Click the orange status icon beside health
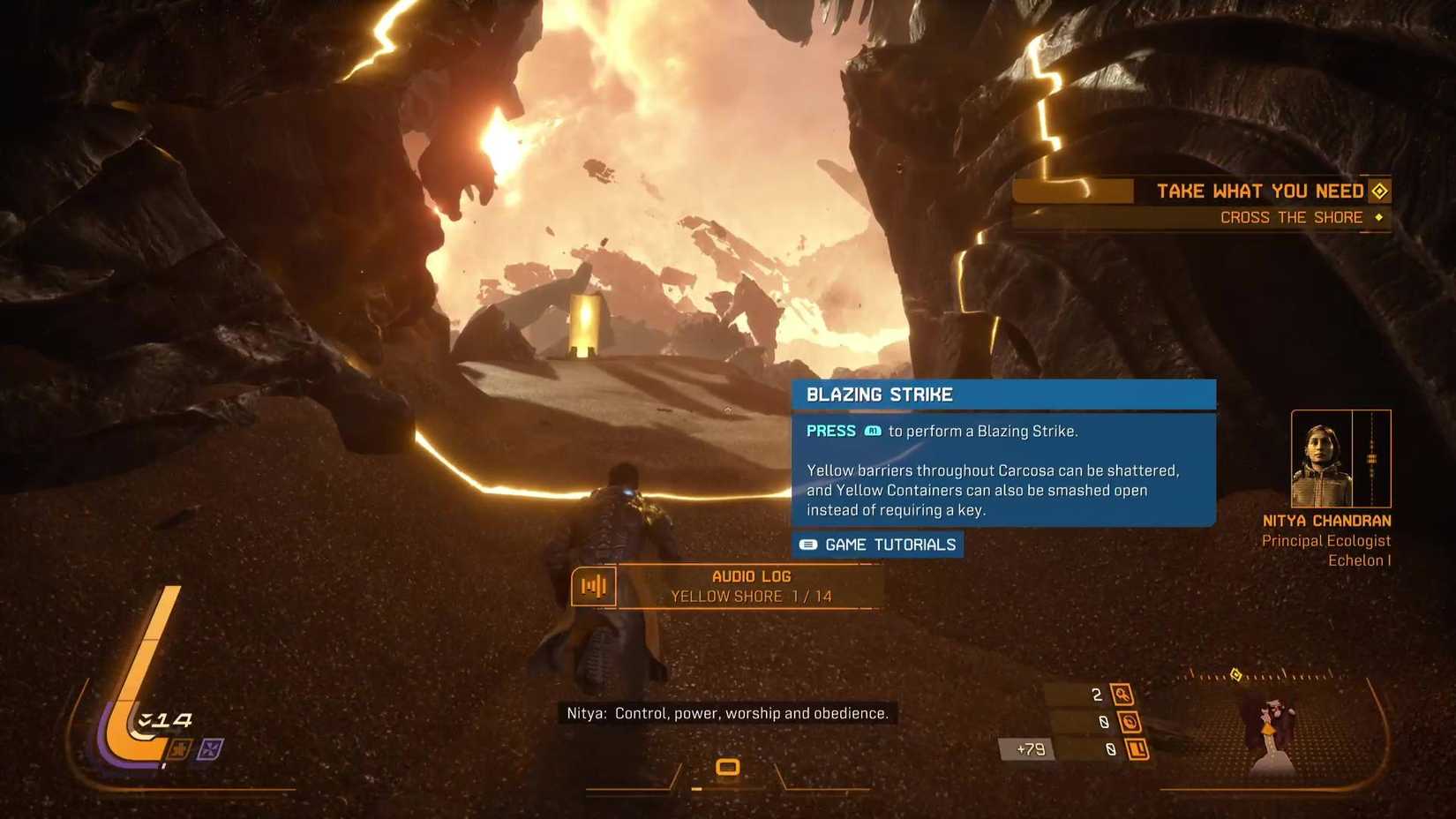Image resolution: width=1456 pixels, height=819 pixels. pos(179,750)
